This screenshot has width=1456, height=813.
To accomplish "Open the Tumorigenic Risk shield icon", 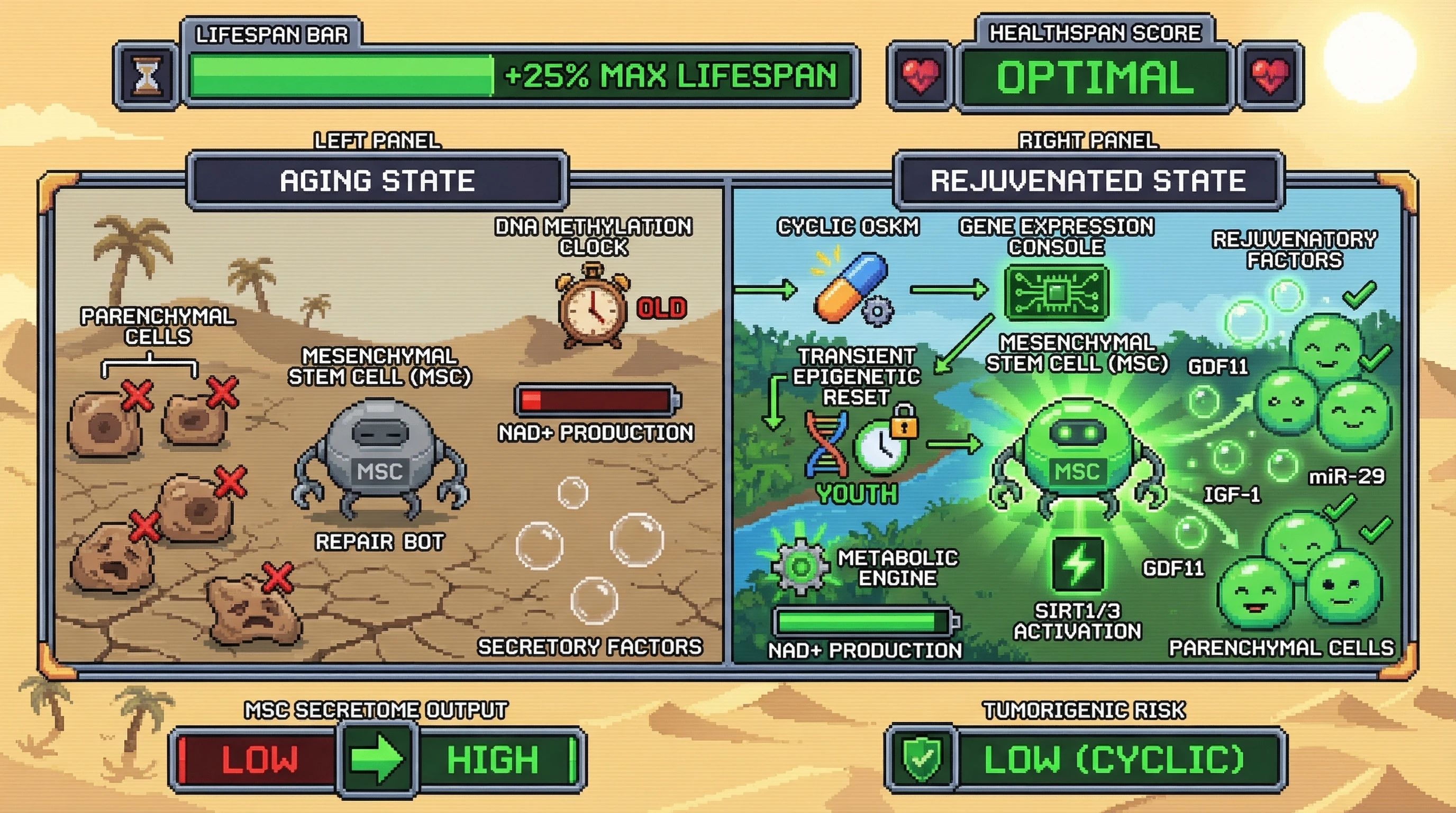I will click(x=921, y=758).
